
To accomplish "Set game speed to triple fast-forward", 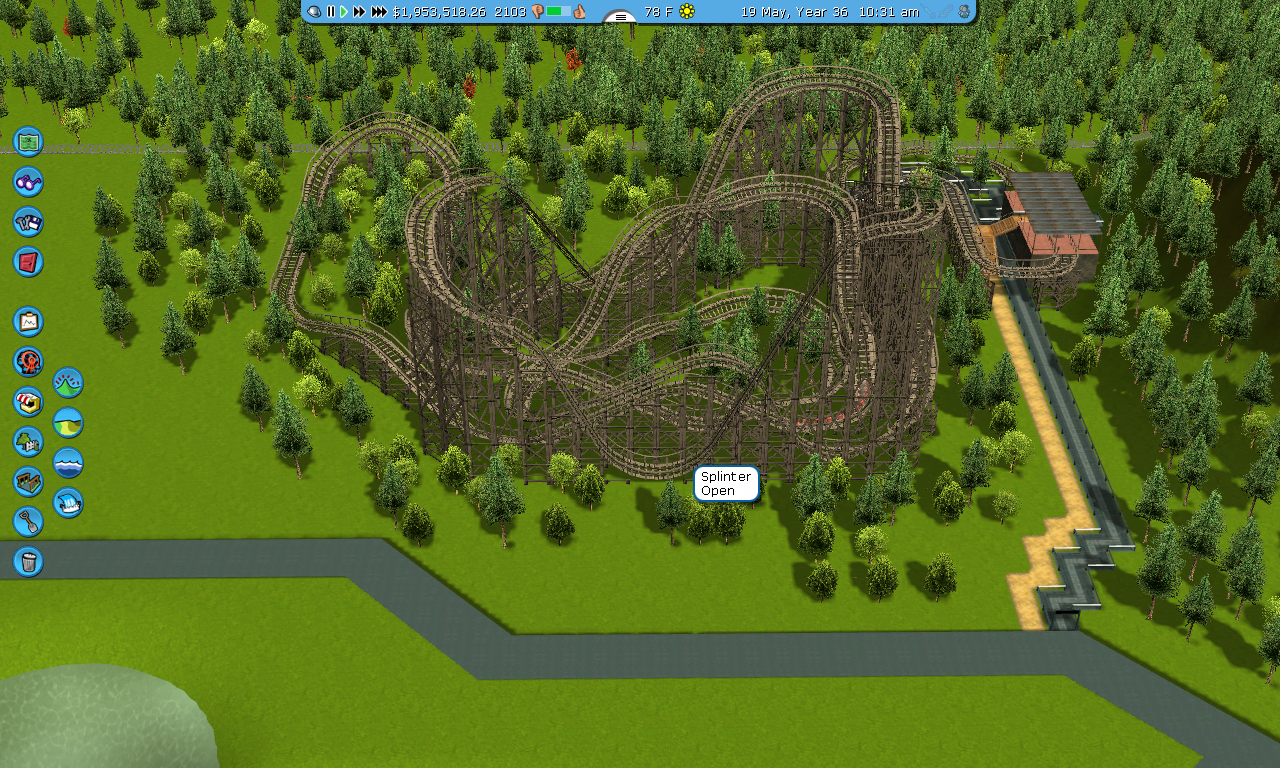I will pyautogui.click(x=379, y=11).
